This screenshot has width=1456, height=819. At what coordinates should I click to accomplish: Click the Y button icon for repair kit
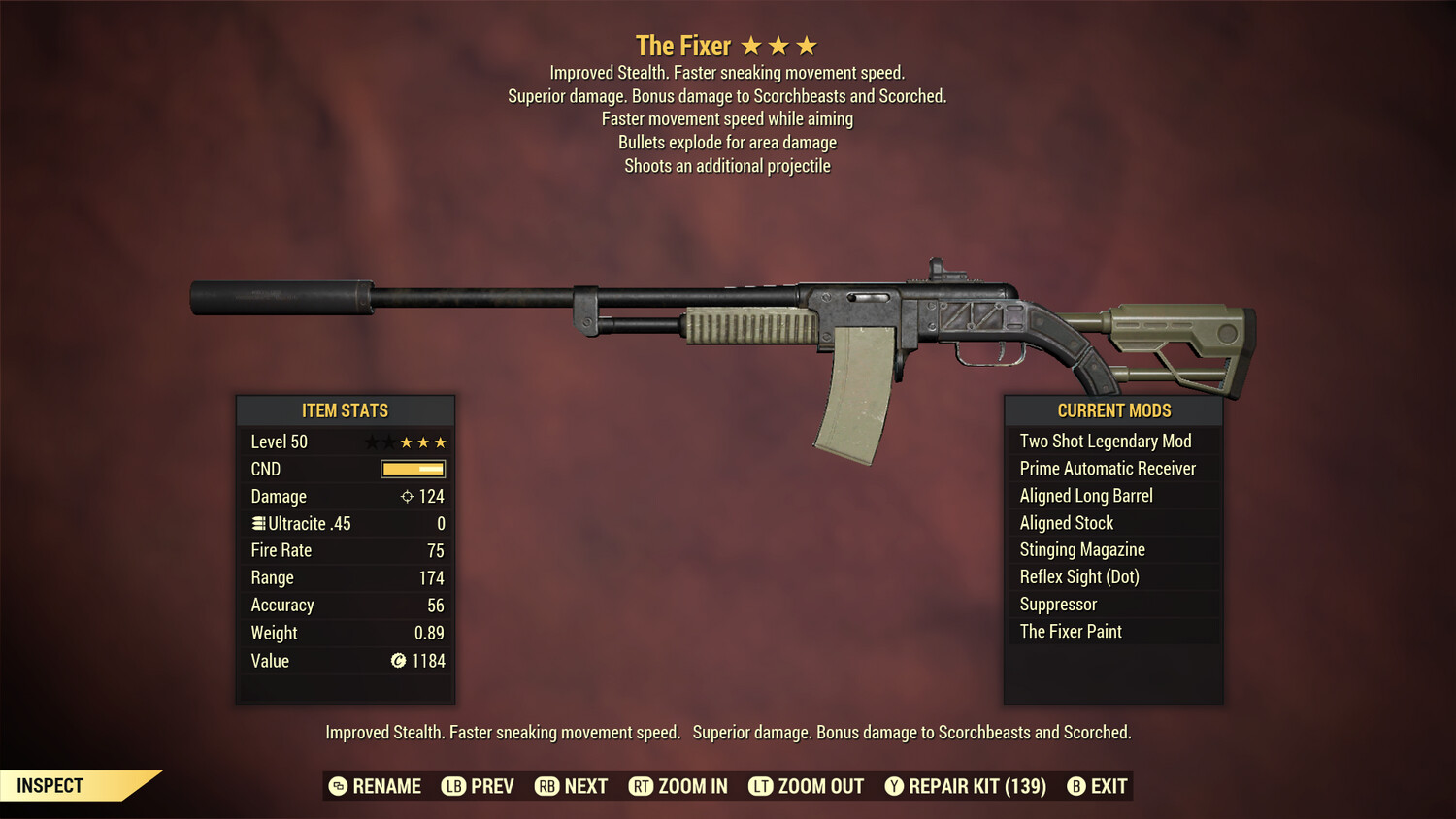click(x=894, y=786)
